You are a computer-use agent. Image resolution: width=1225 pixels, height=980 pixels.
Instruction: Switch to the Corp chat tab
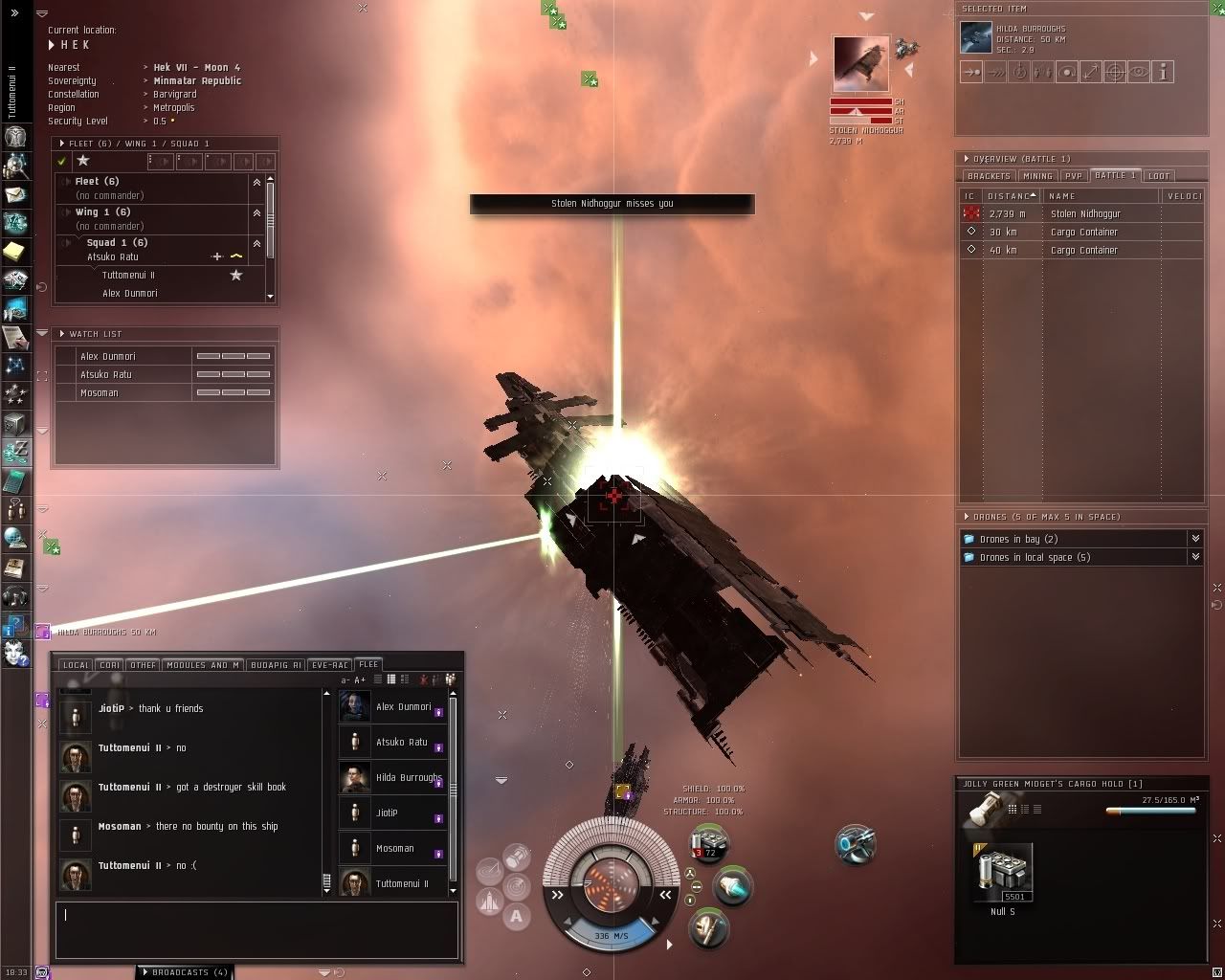click(109, 665)
